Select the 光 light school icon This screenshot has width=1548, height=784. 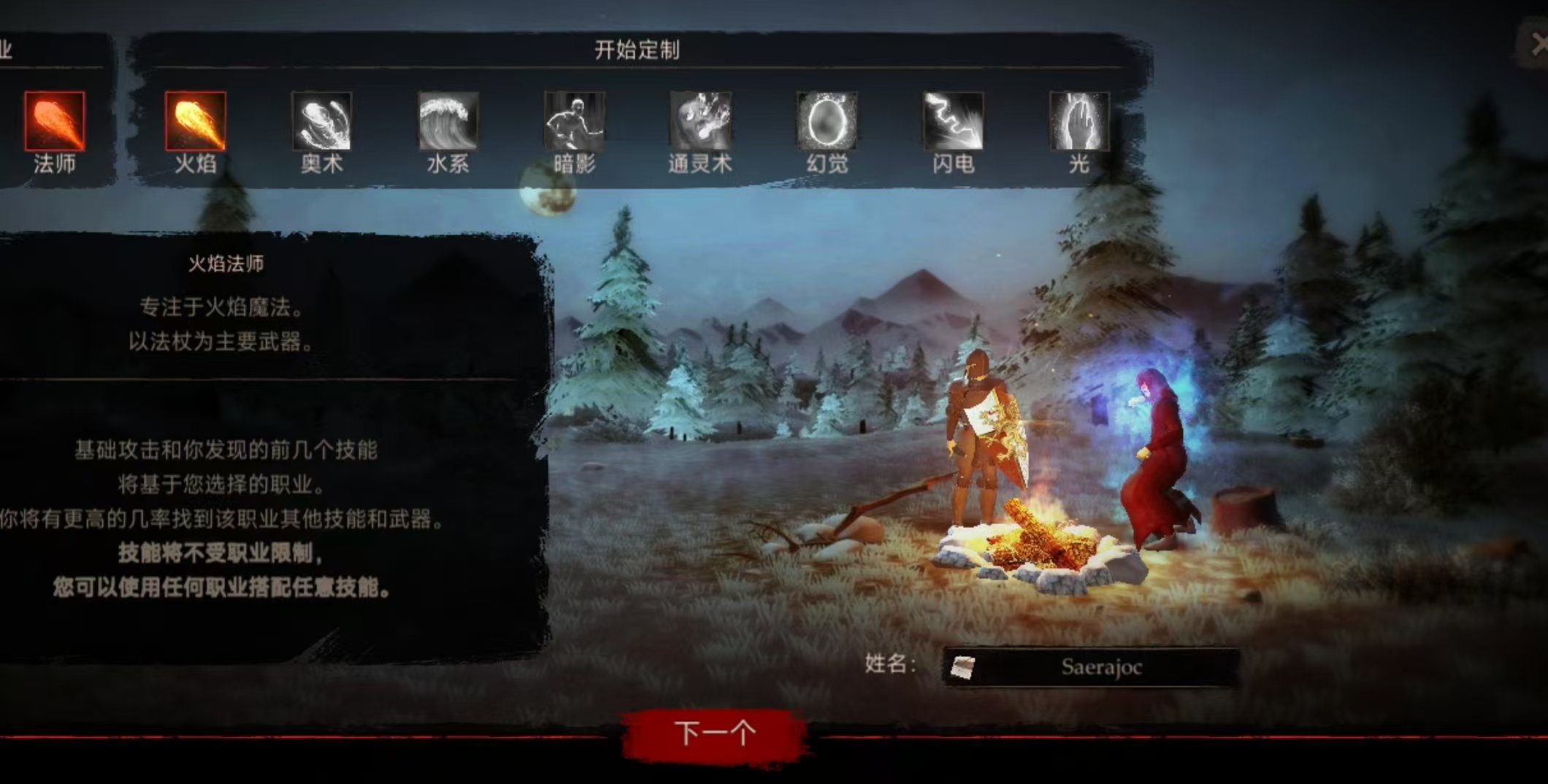pos(1078,121)
